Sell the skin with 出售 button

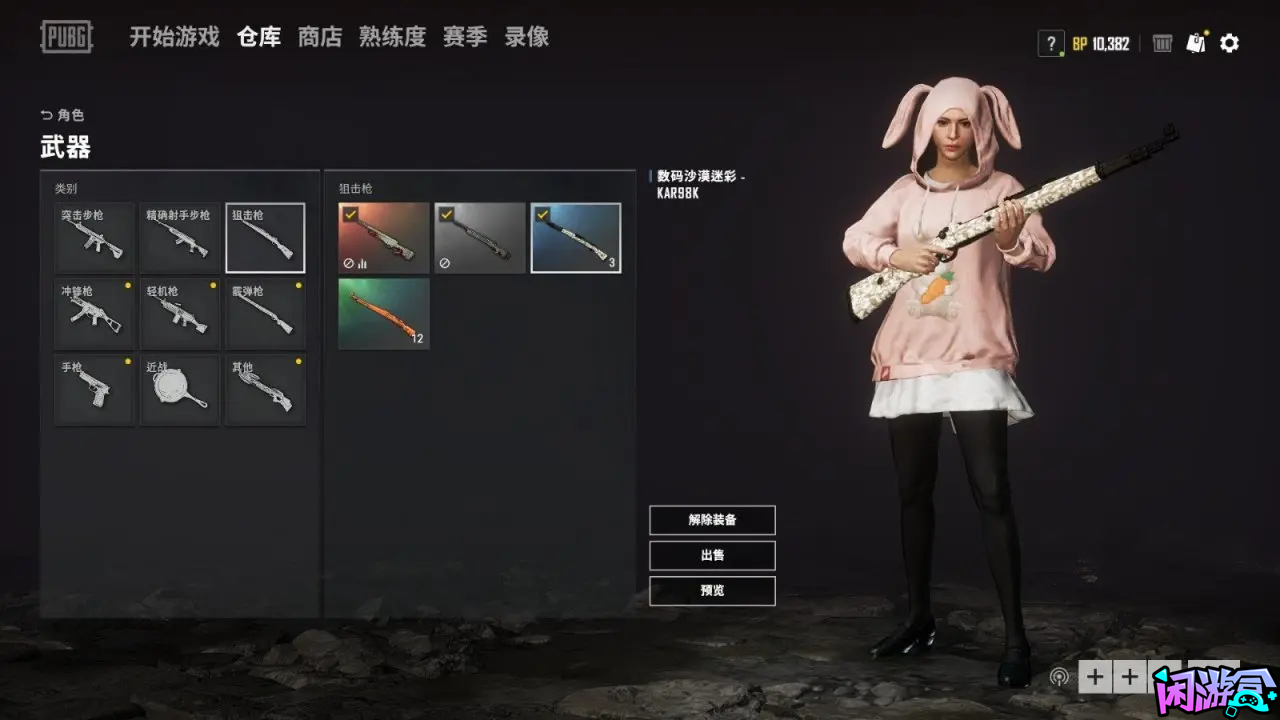pyautogui.click(x=712, y=555)
